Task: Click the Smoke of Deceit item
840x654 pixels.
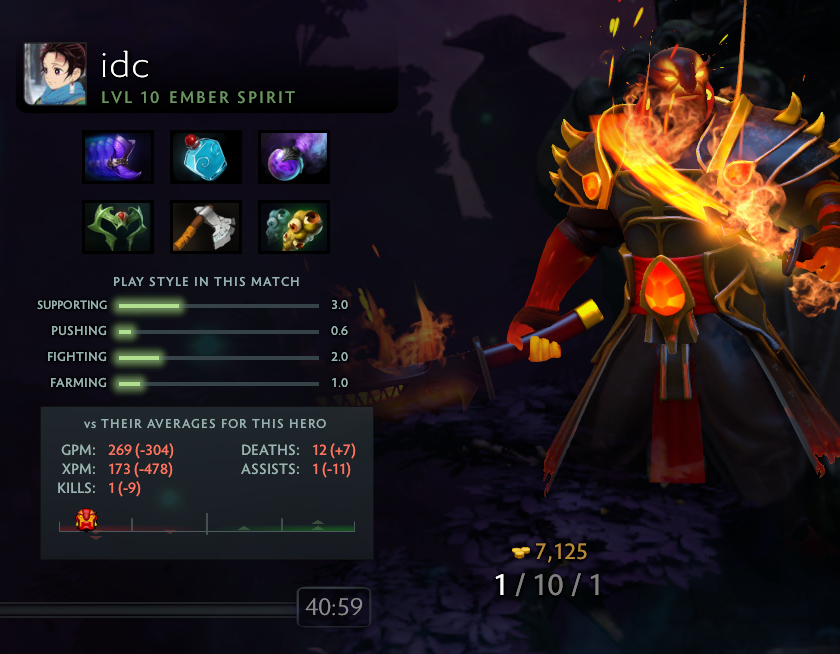Action: tap(294, 157)
